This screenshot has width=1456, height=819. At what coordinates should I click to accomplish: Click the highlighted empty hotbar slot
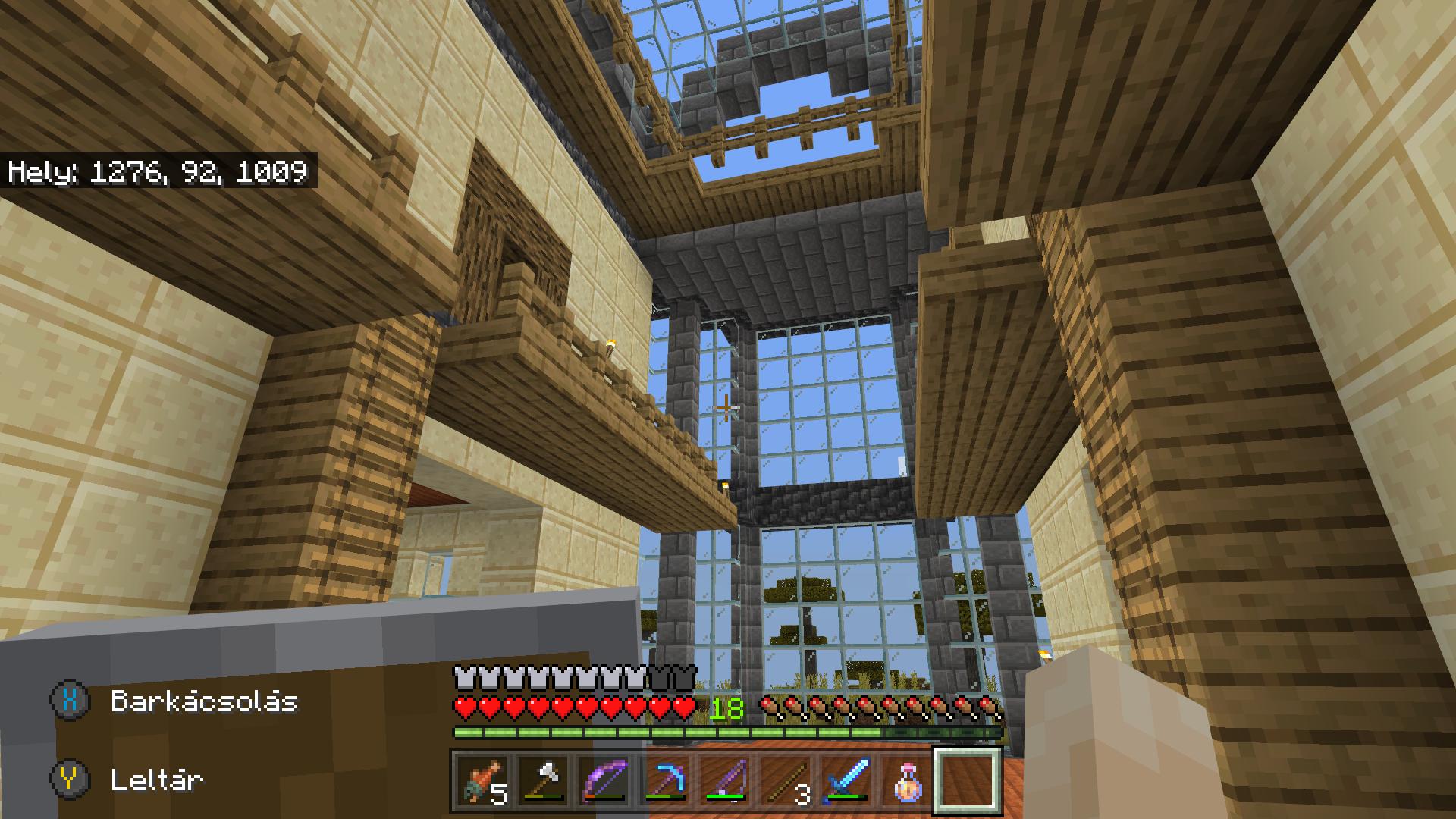968,780
